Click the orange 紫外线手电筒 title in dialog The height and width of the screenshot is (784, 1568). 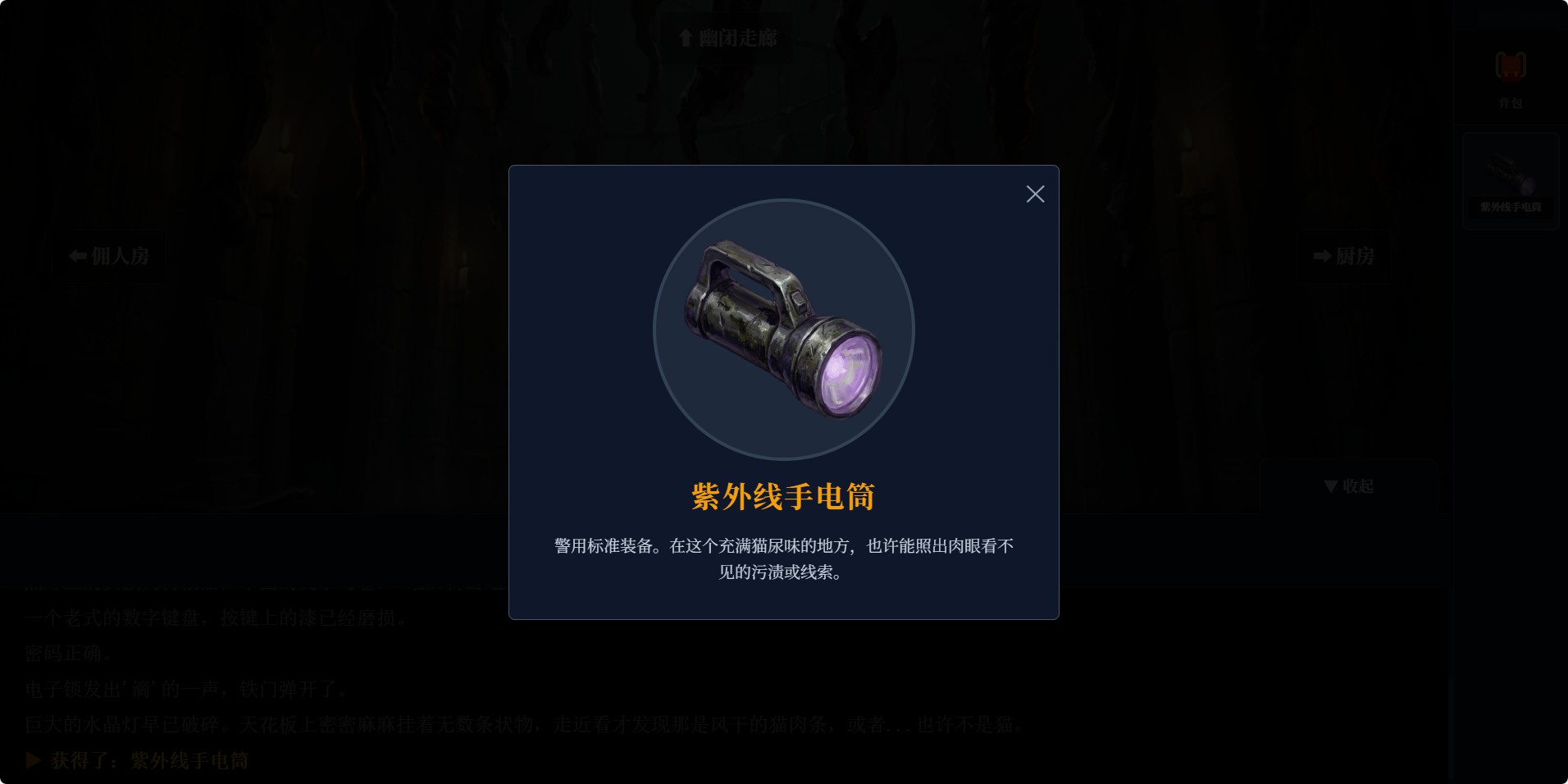(783, 495)
